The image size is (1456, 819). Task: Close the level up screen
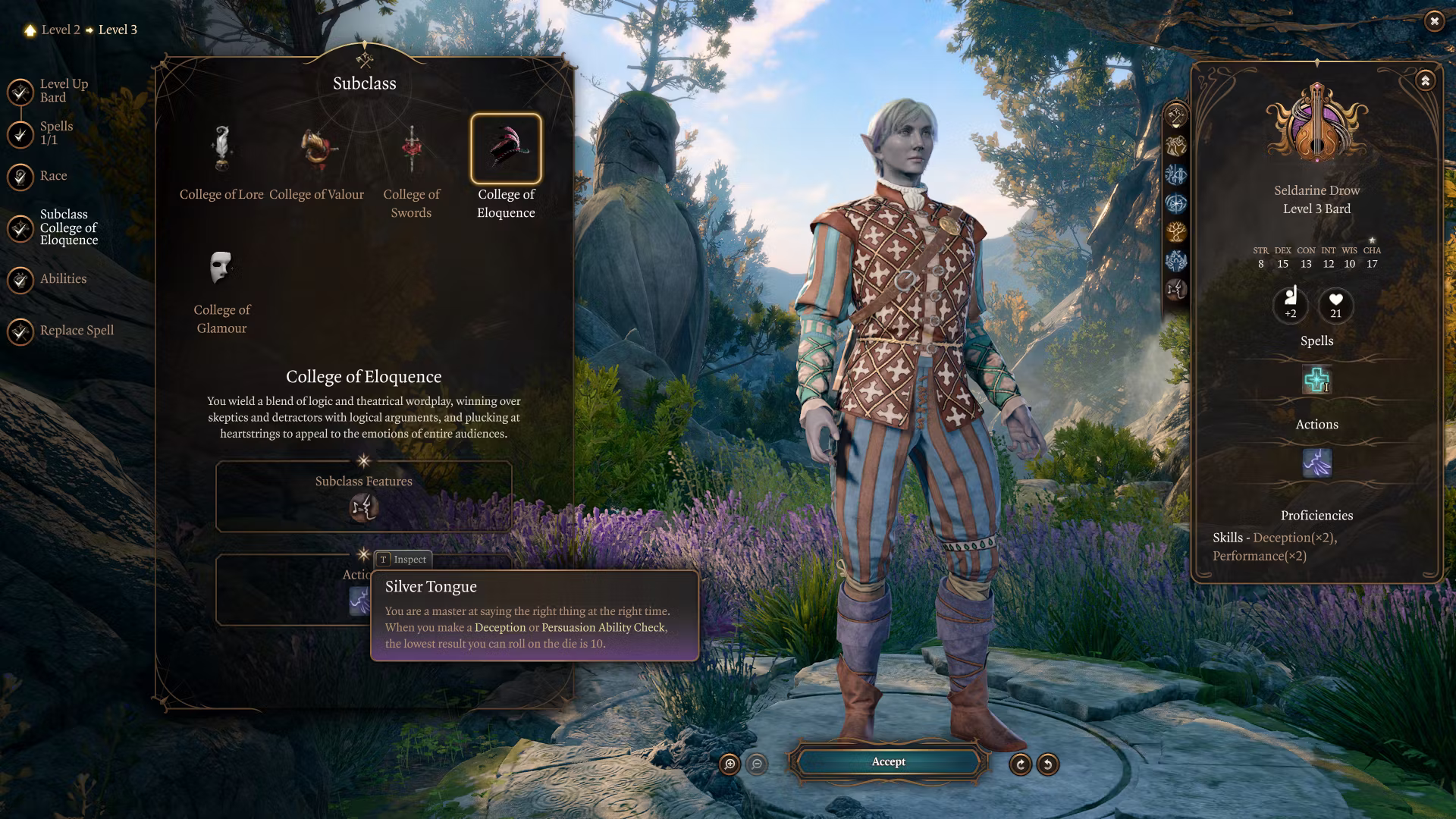pos(1433,21)
